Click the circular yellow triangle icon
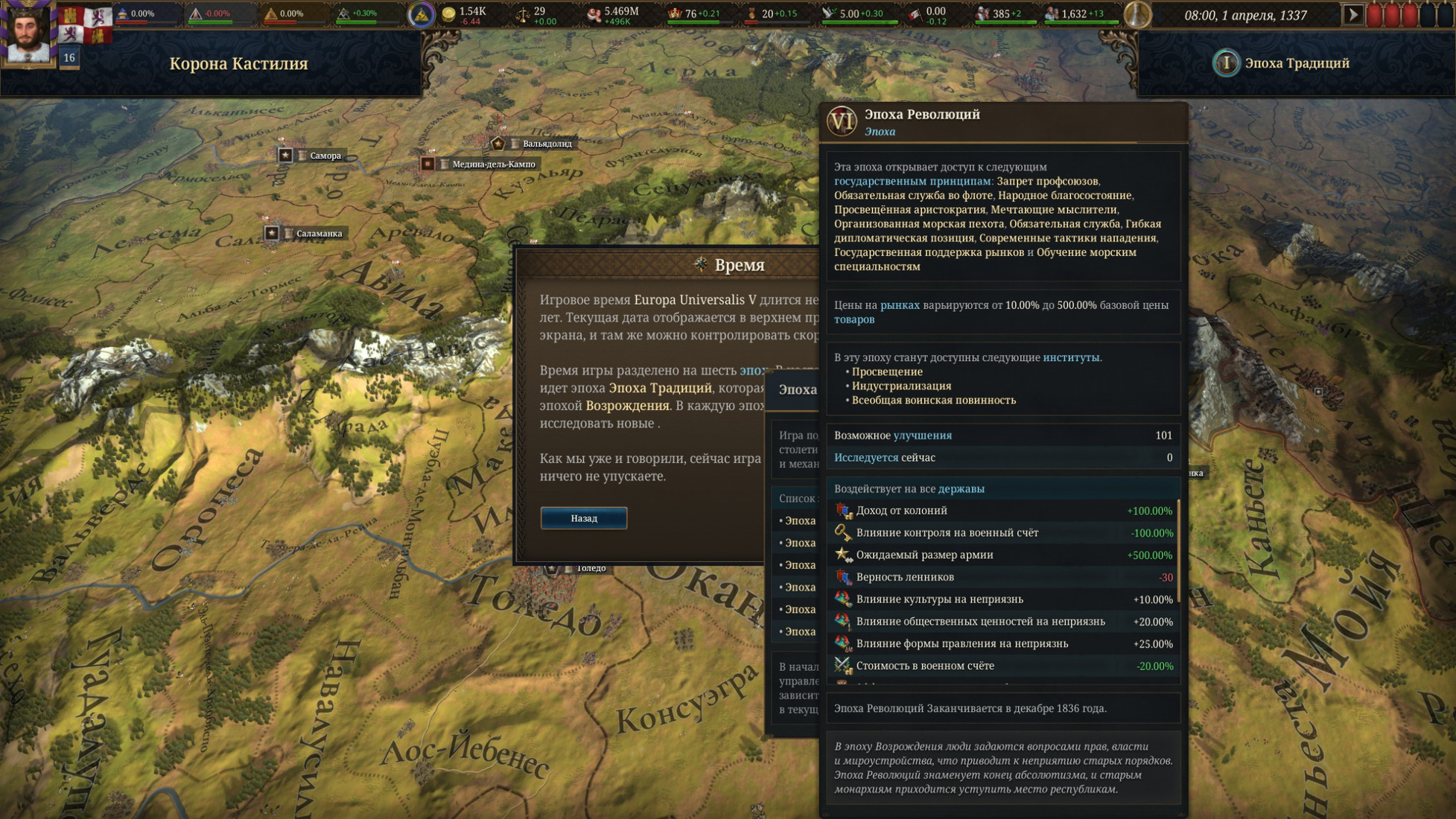The image size is (1456, 819). (421, 15)
